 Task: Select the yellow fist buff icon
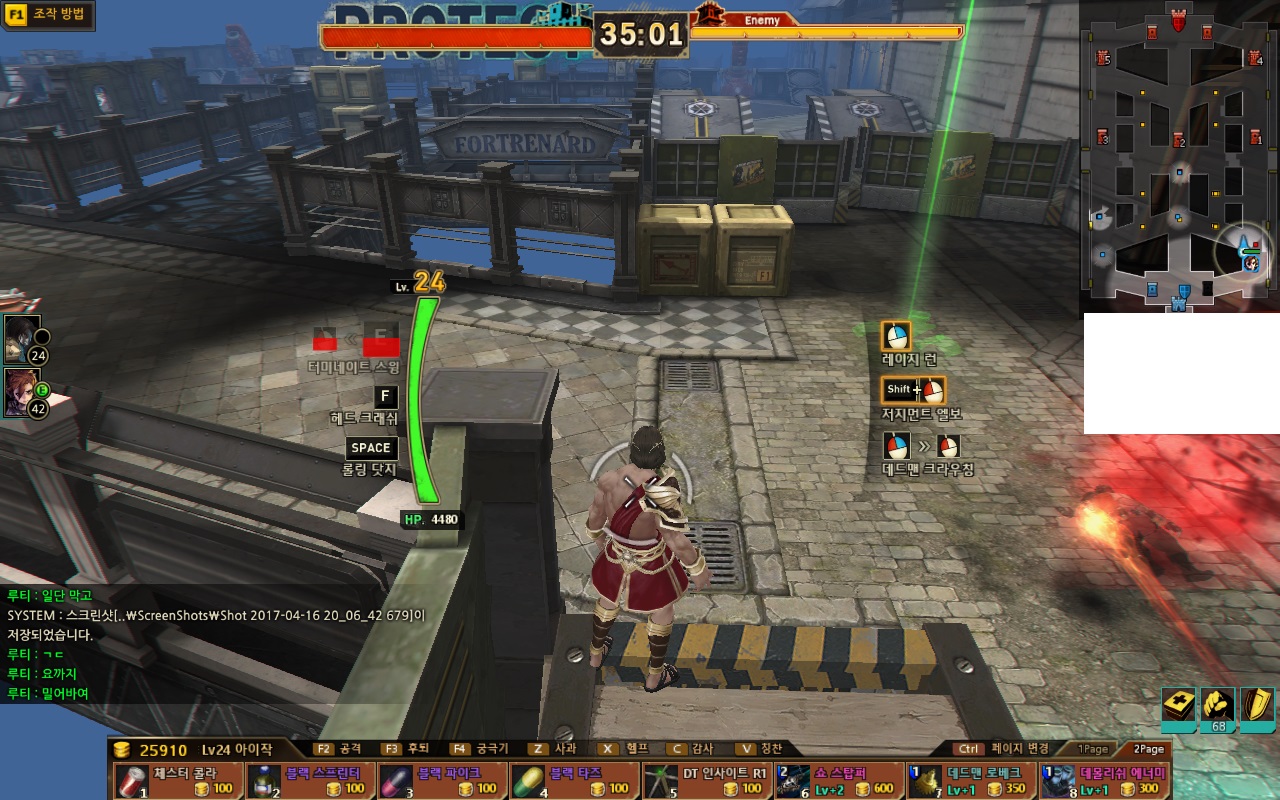pyautogui.click(x=1217, y=706)
